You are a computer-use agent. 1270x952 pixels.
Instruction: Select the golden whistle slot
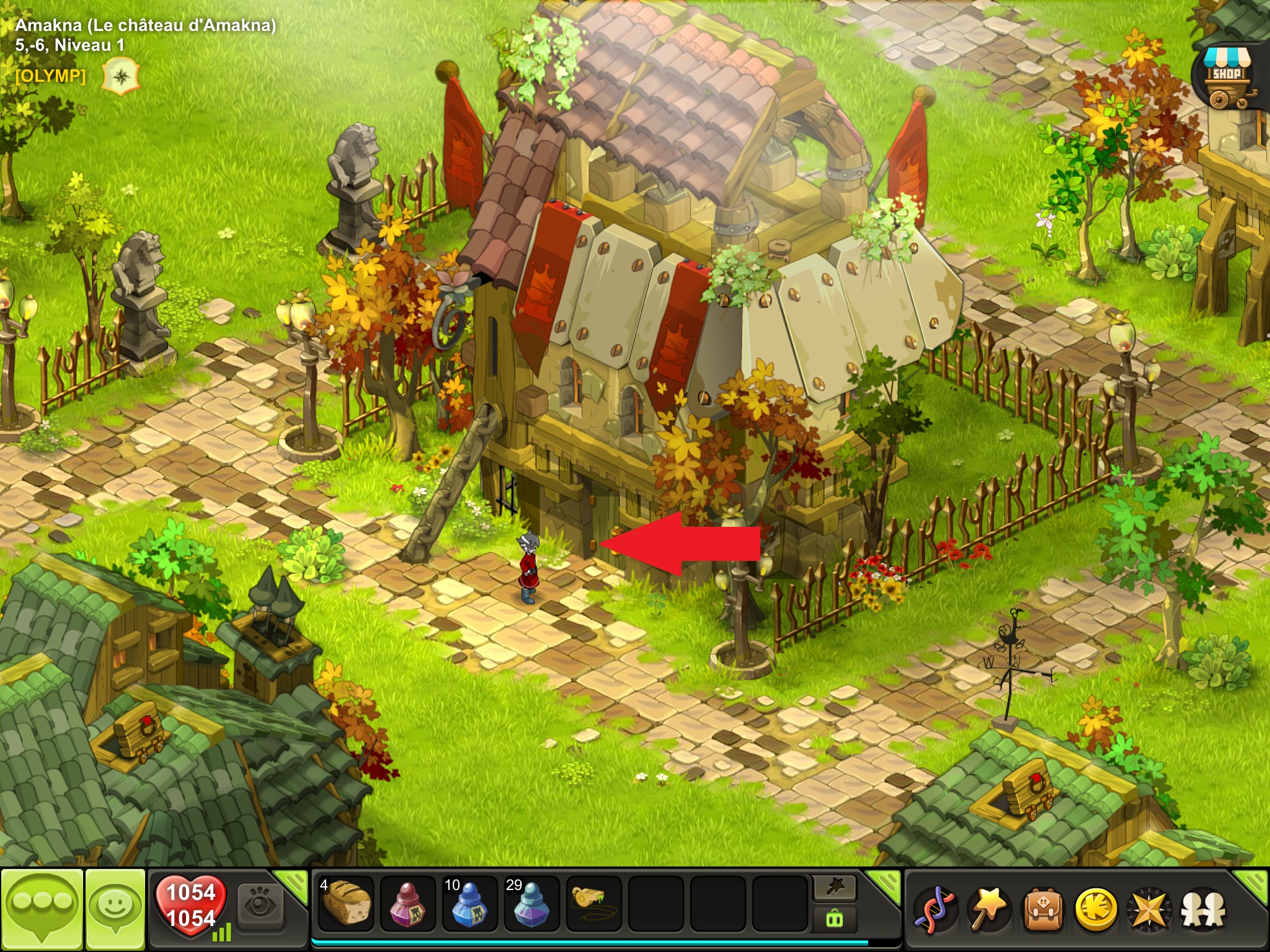click(593, 902)
